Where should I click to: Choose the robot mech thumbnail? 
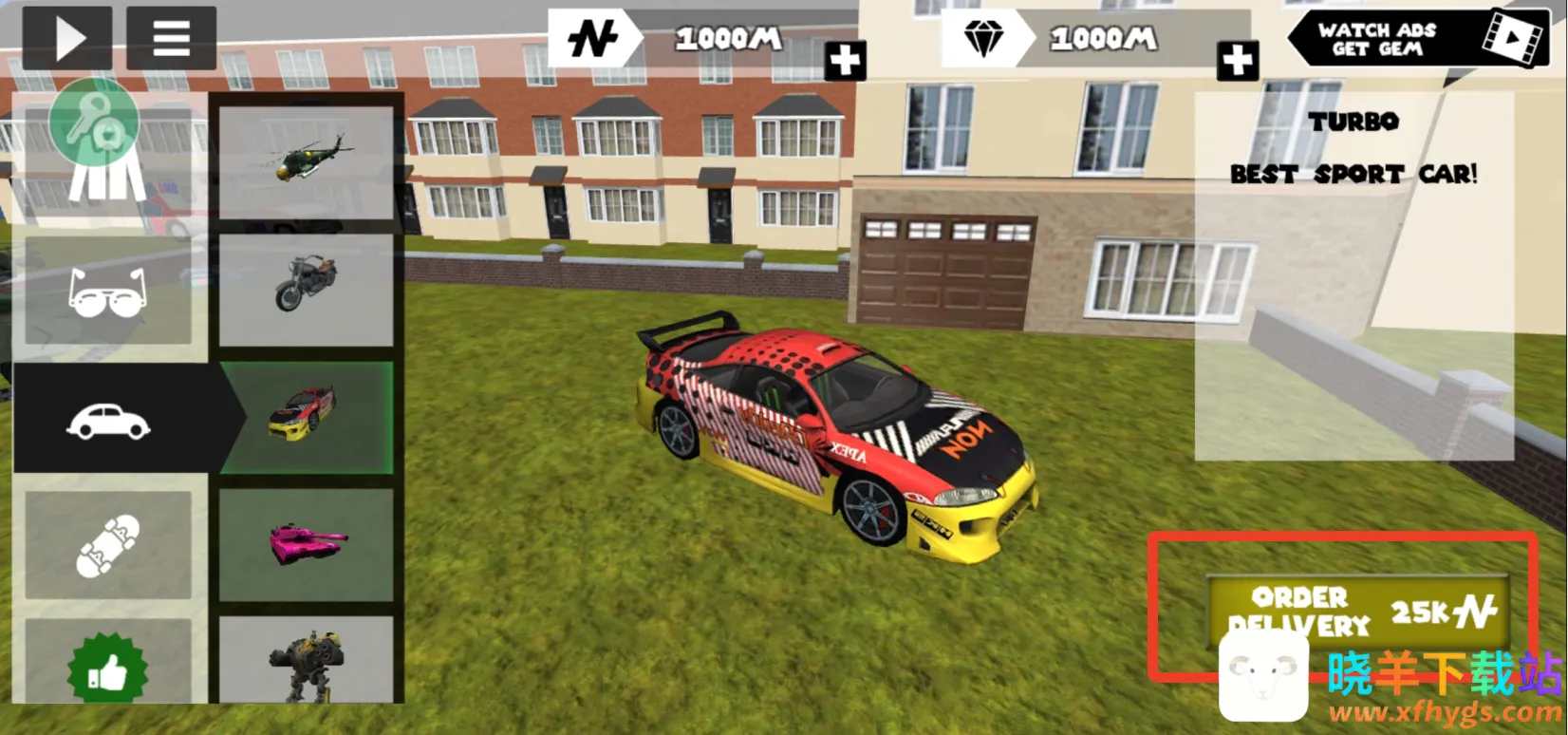(306, 660)
